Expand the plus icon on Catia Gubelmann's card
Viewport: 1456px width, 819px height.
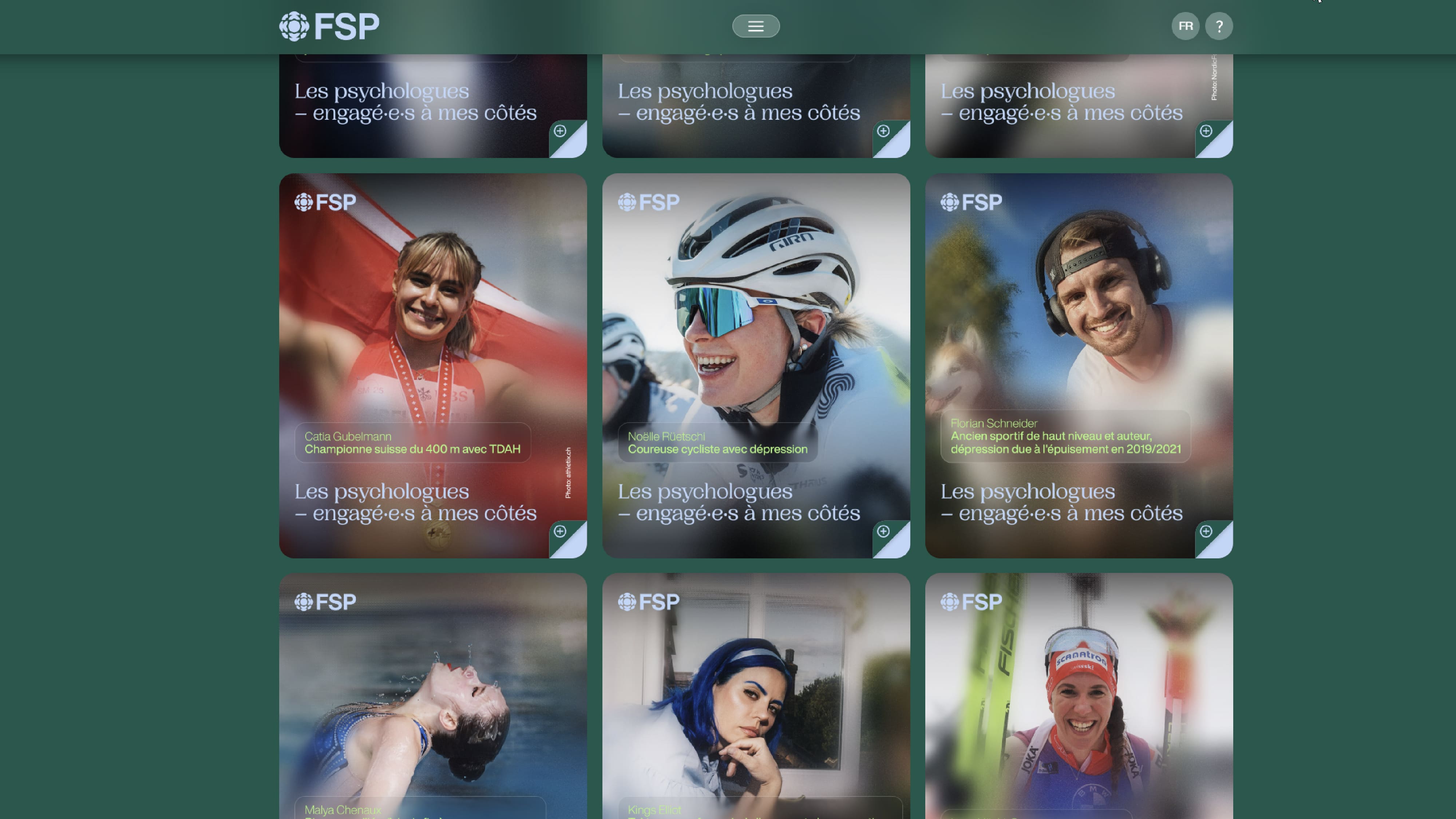click(560, 531)
